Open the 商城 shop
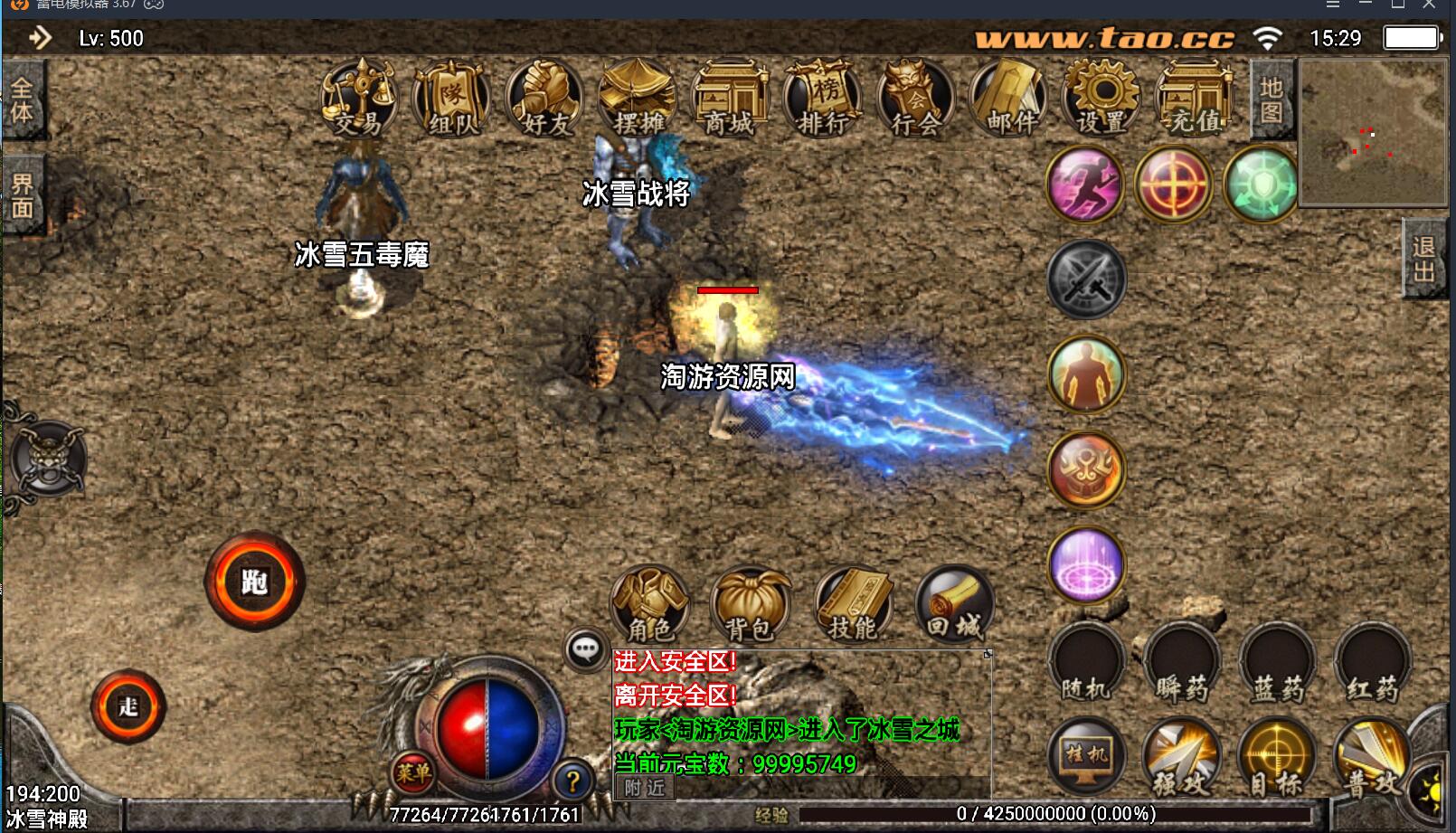The image size is (1456, 833). (729, 99)
